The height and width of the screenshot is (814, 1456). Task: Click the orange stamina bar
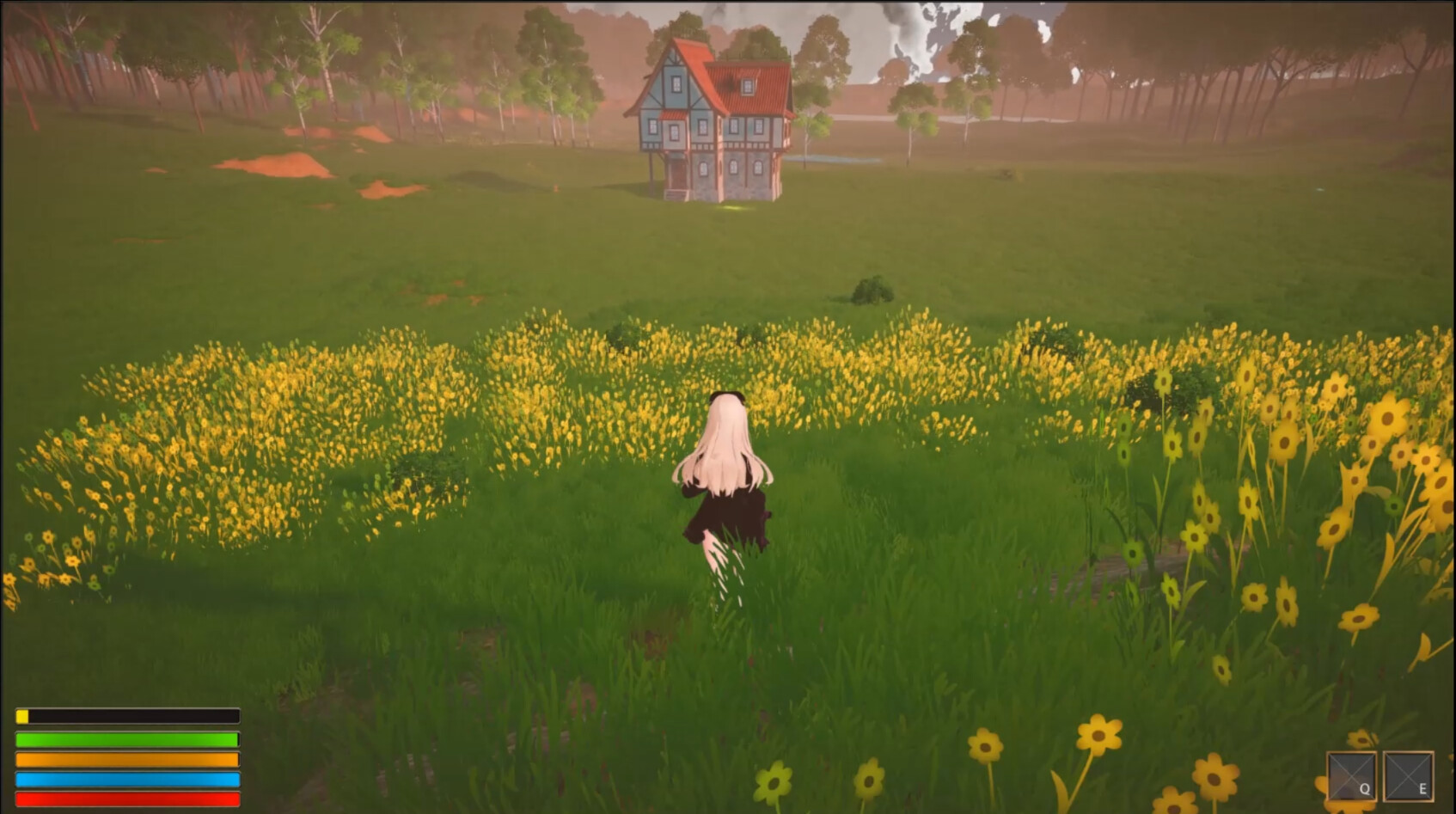129,761
